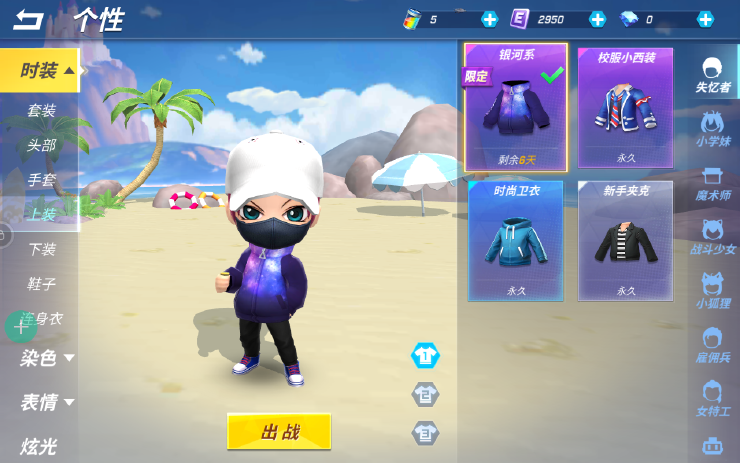Screen dimensions: 740x463
Task: Select the 银河系 galaxy hoodie
Action: (x=515, y=107)
